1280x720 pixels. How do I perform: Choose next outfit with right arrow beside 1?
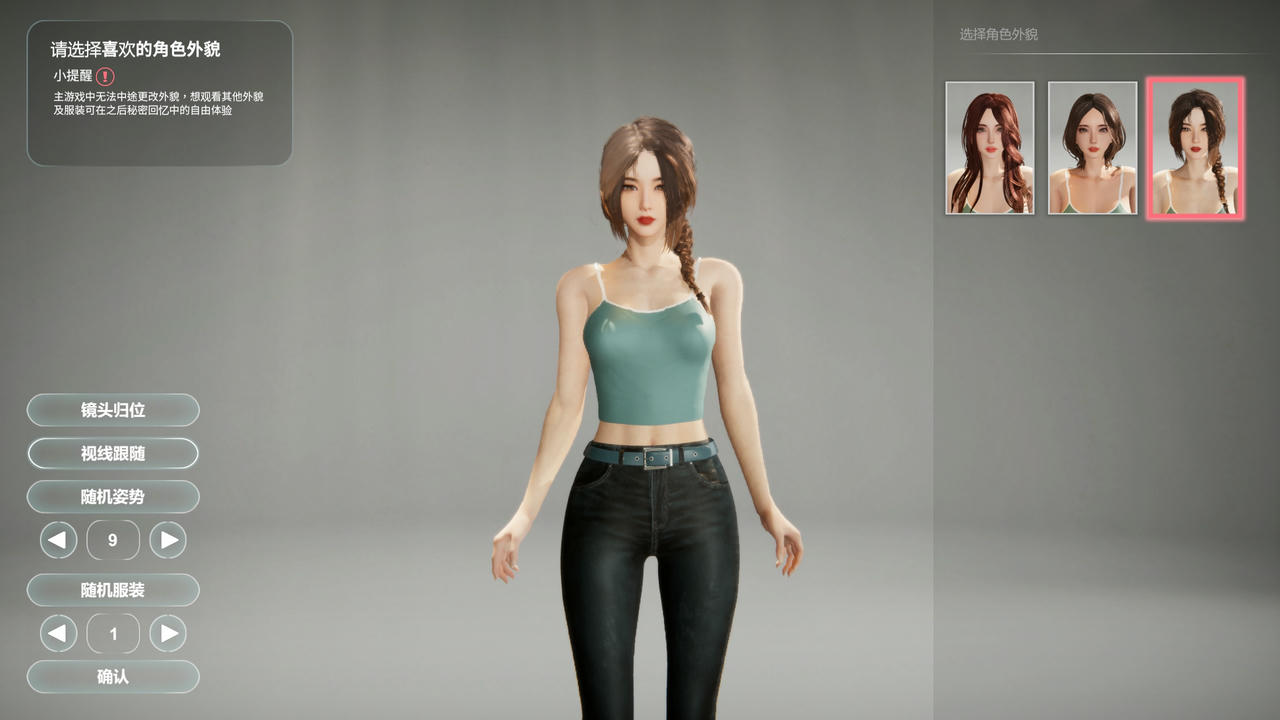(168, 633)
